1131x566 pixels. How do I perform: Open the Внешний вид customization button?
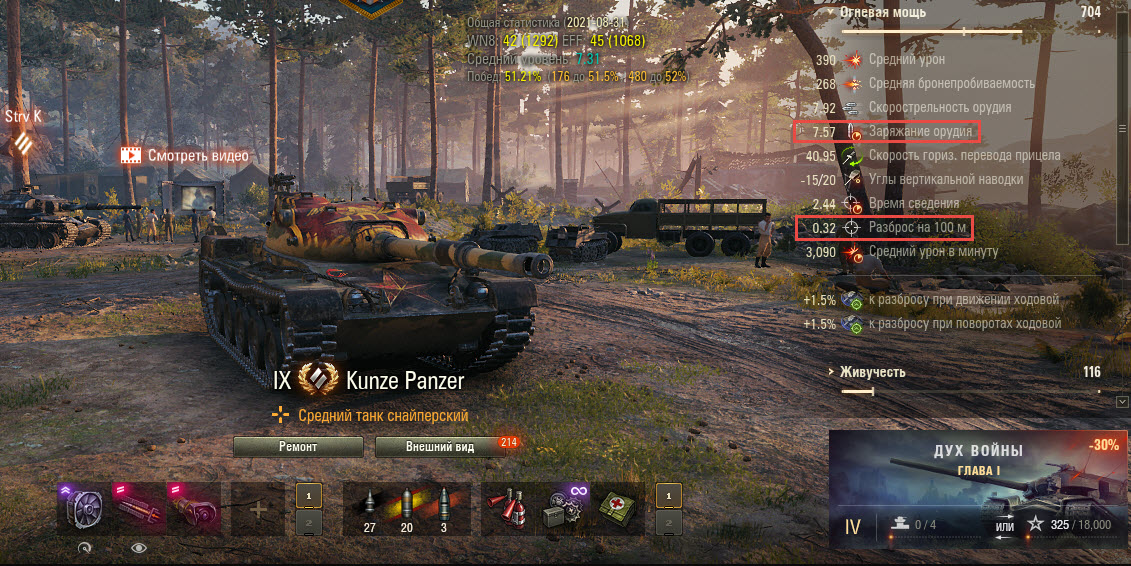(x=439, y=447)
